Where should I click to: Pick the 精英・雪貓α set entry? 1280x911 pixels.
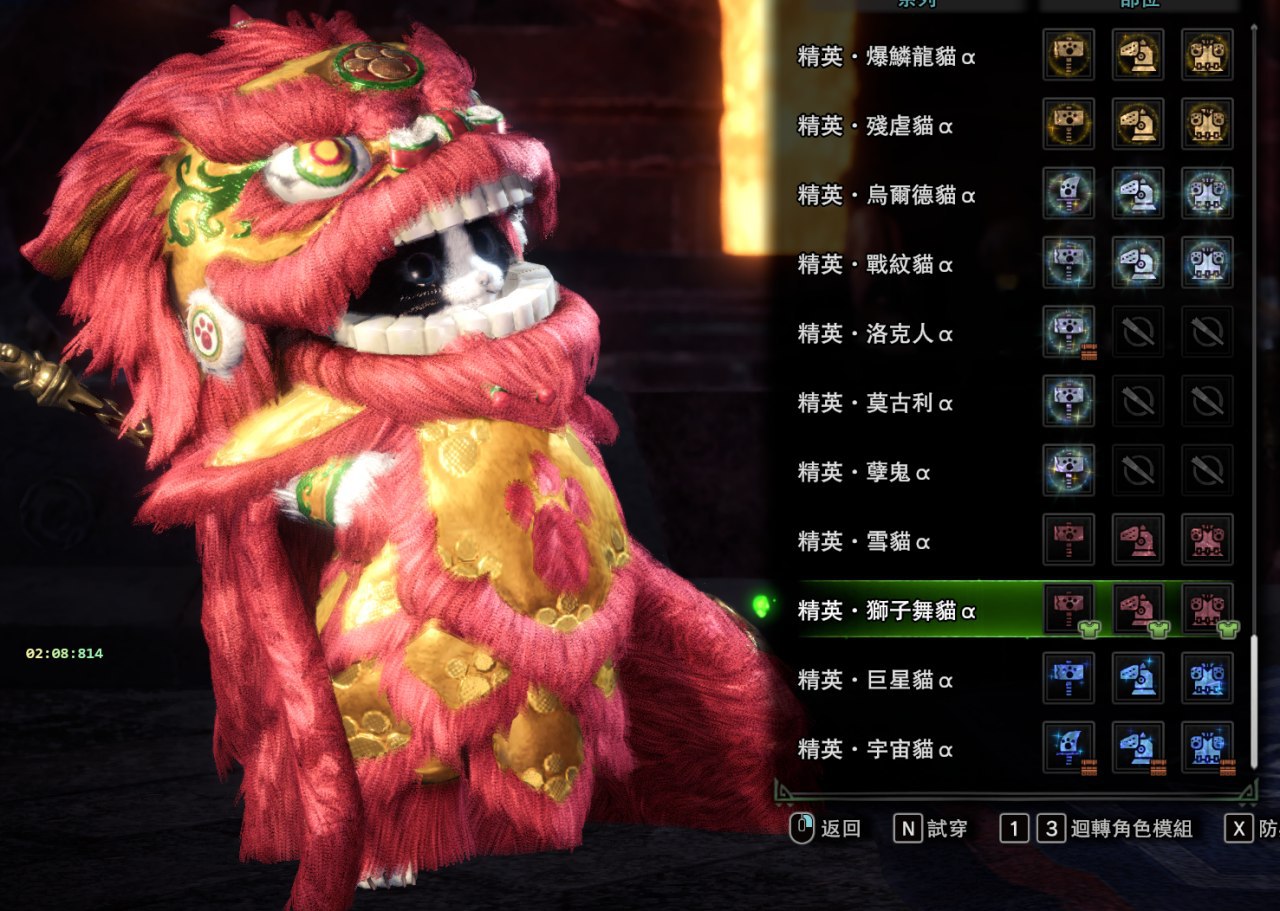pos(864,541)
